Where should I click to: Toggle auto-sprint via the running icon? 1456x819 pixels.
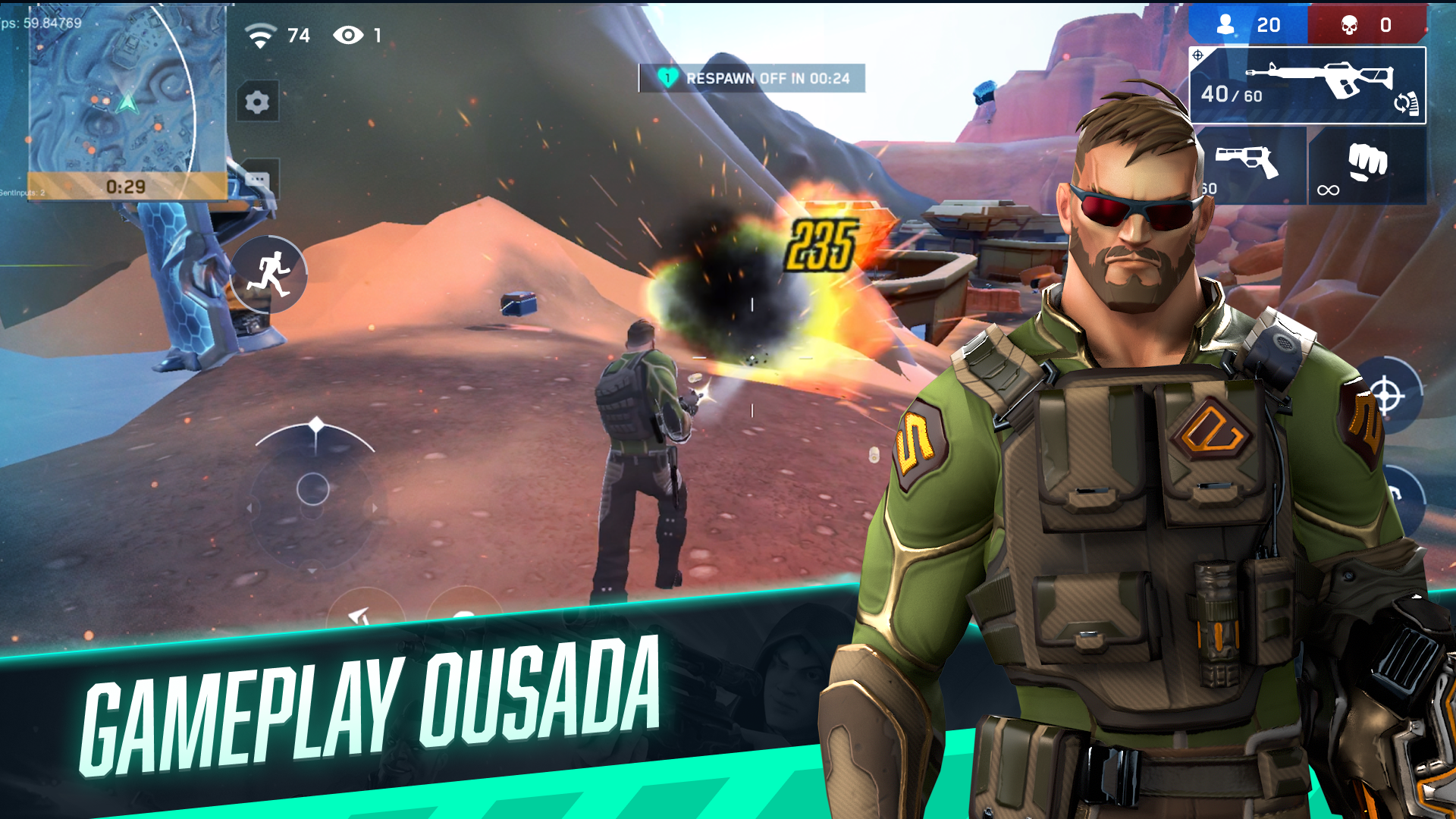click(271, 275)
